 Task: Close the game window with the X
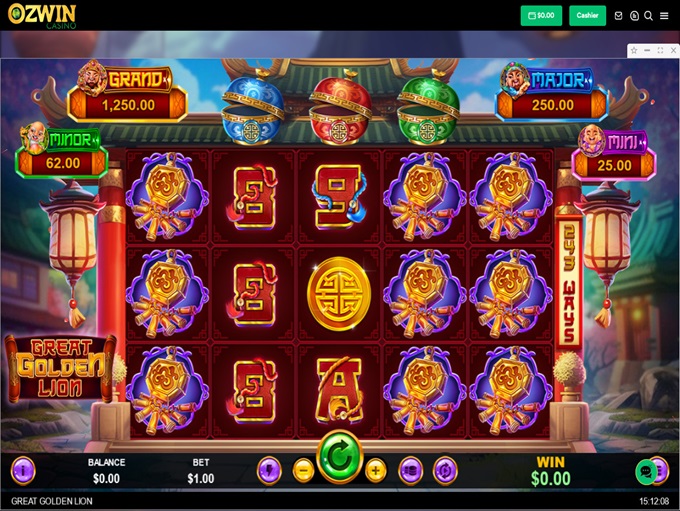click(x=672, y=50)
